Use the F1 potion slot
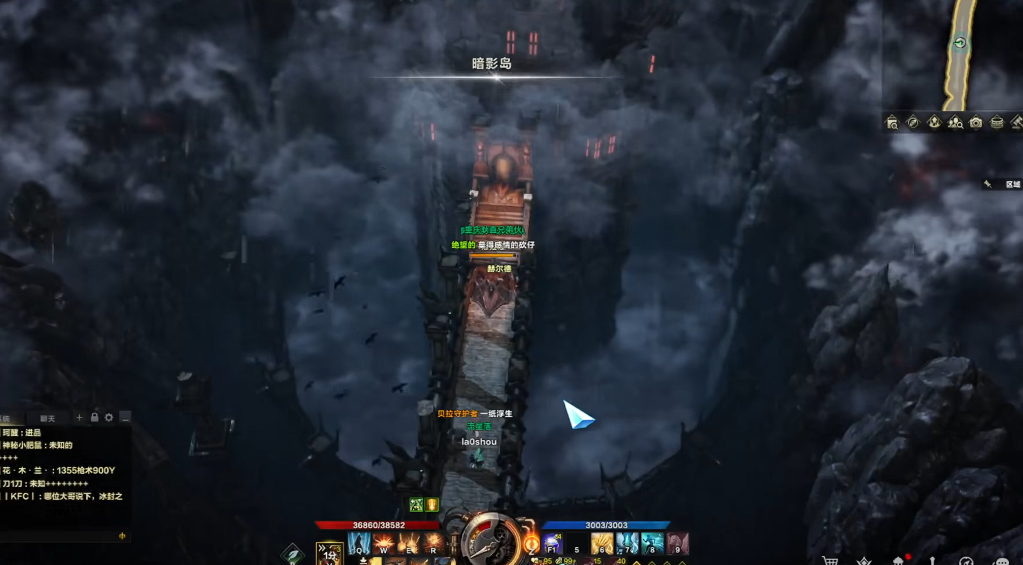Viewport: 1023px width, 565px height. 552,543
